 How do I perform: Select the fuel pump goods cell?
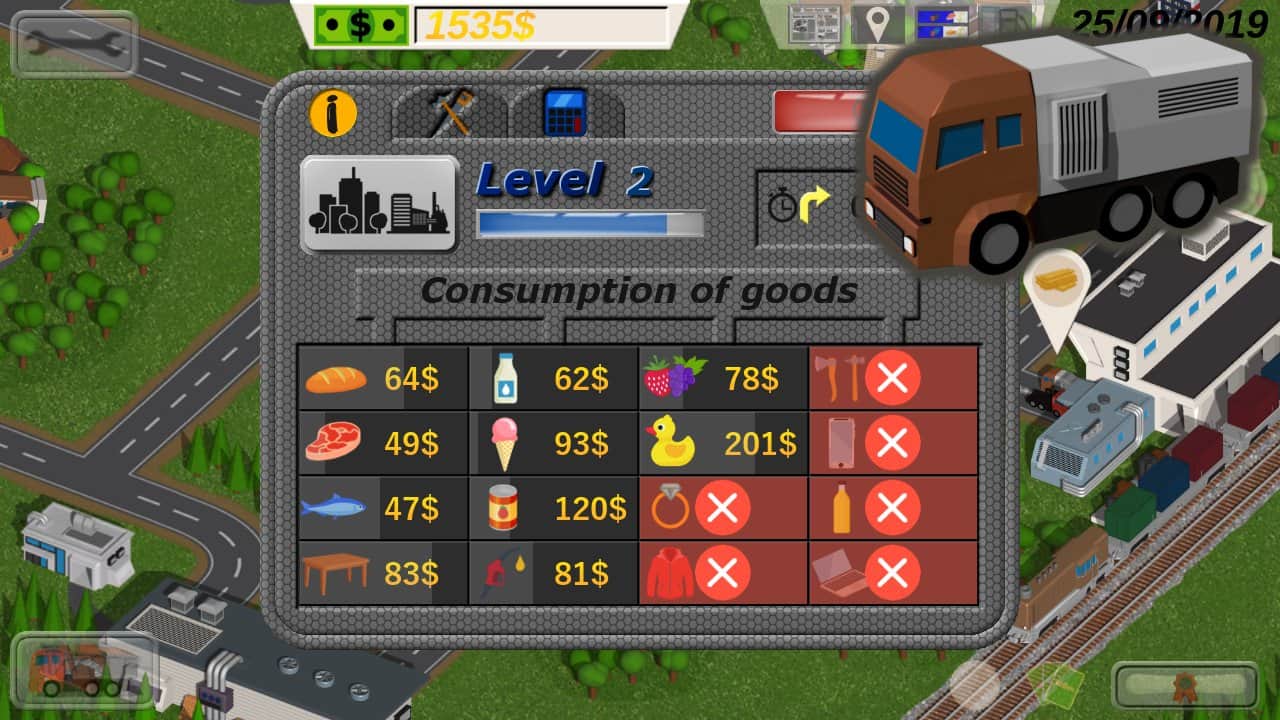click(553, 573)
